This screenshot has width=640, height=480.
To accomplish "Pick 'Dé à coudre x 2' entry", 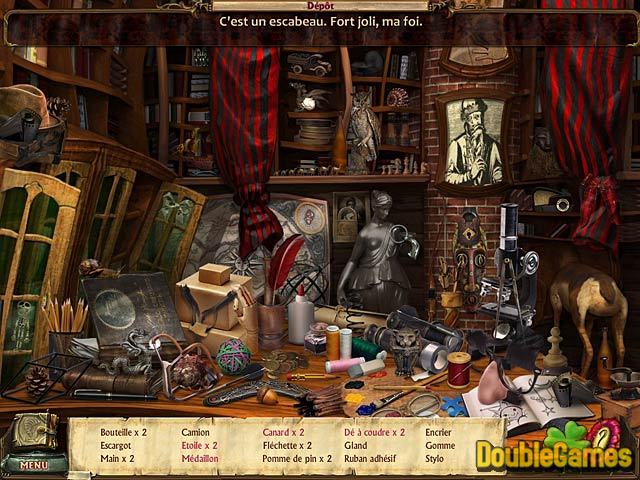I will pyautogui.click(x=375, y=432).
